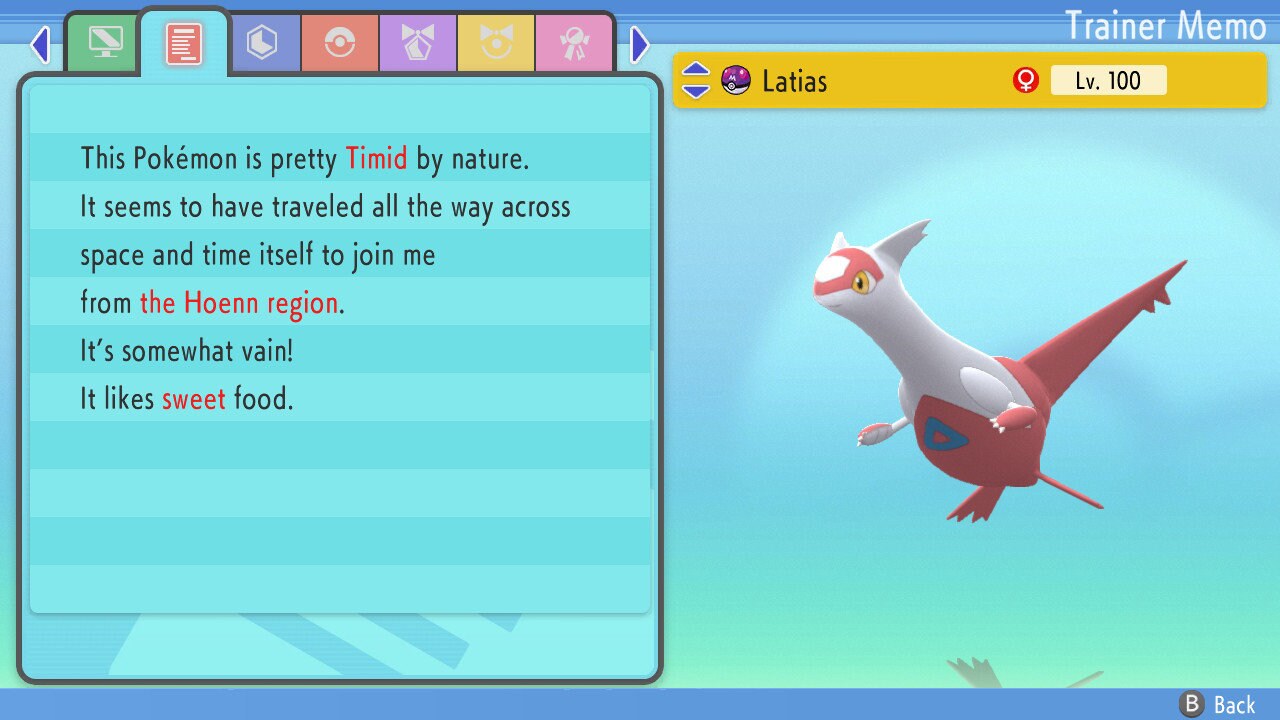
Task: Click the right arrow beside the tabs
Action: click(640, 44)
